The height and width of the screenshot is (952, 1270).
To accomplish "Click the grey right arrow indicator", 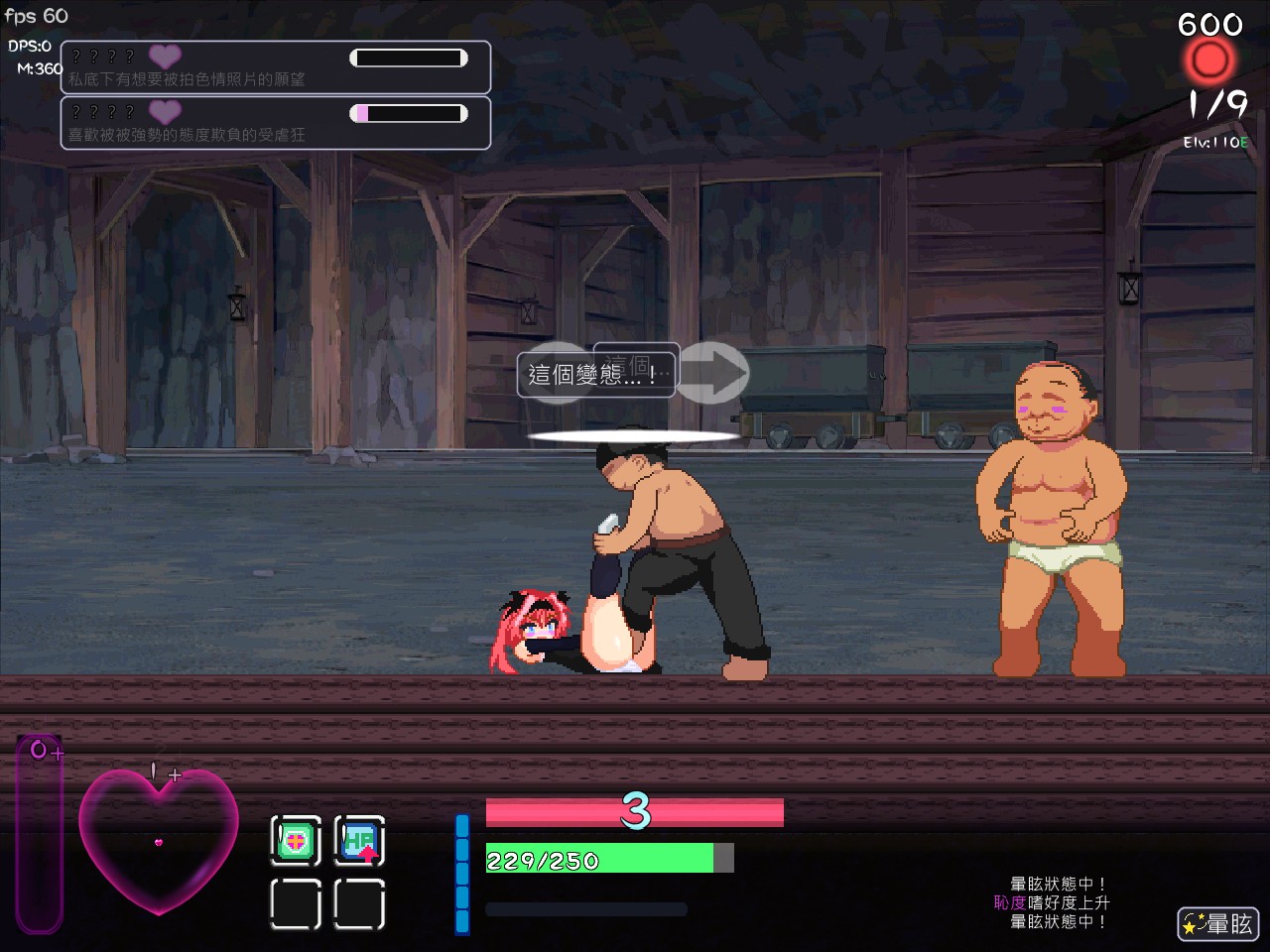I will [714, 373].
